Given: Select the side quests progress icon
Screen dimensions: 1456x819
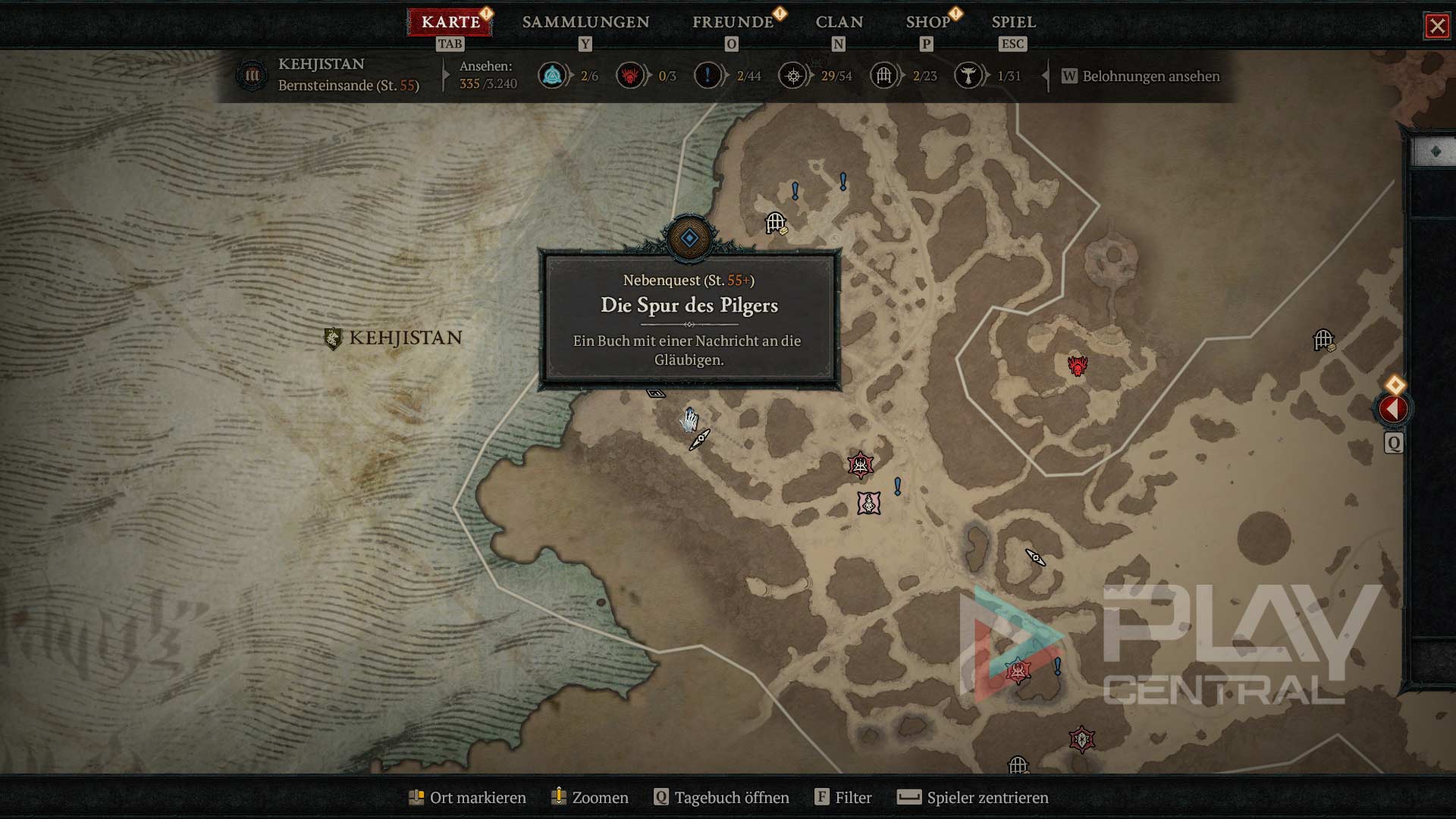Looking at the screenshot, I should (x=708, y=76).
